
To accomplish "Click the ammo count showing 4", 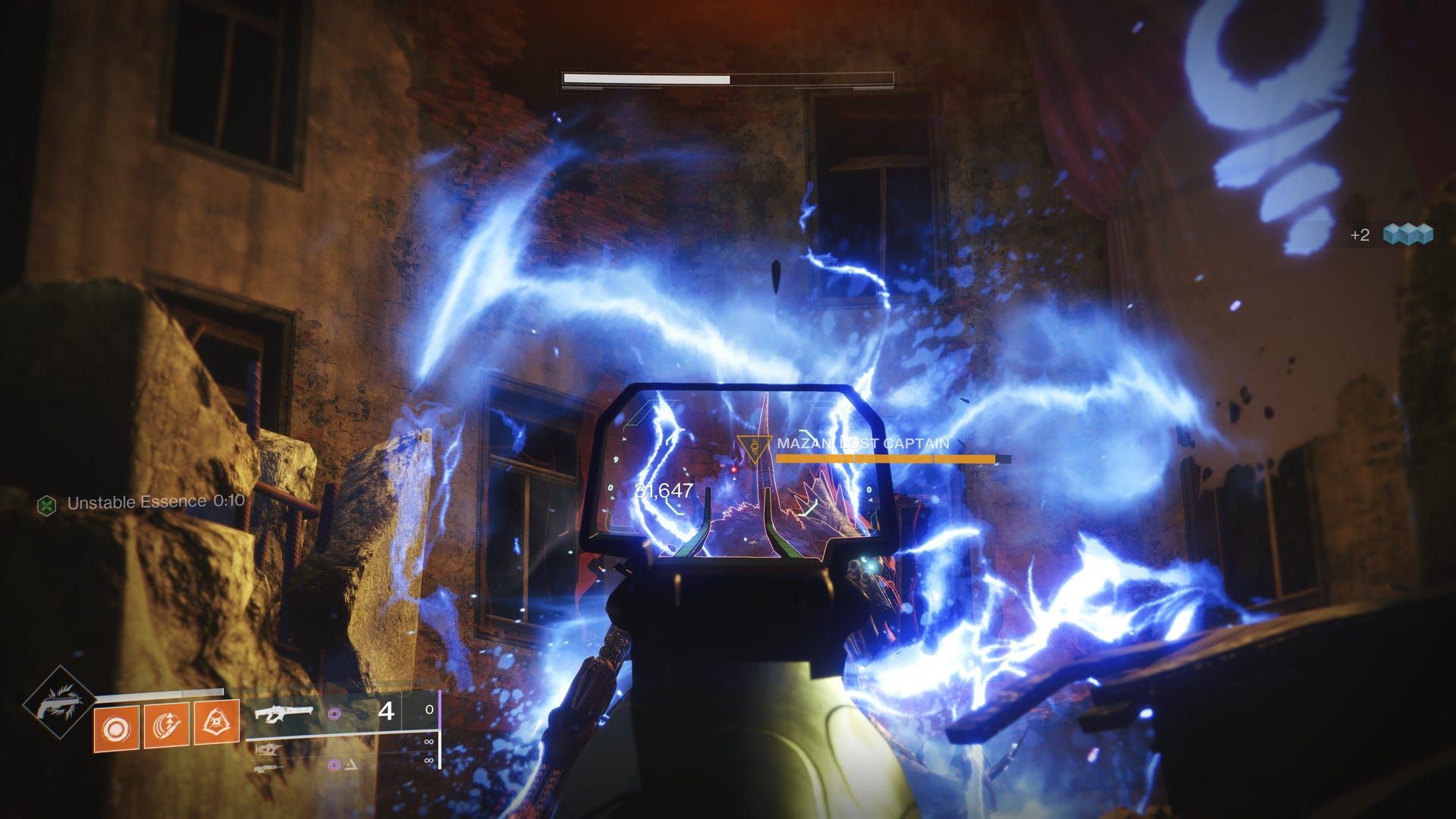I will tap(387, 711).
